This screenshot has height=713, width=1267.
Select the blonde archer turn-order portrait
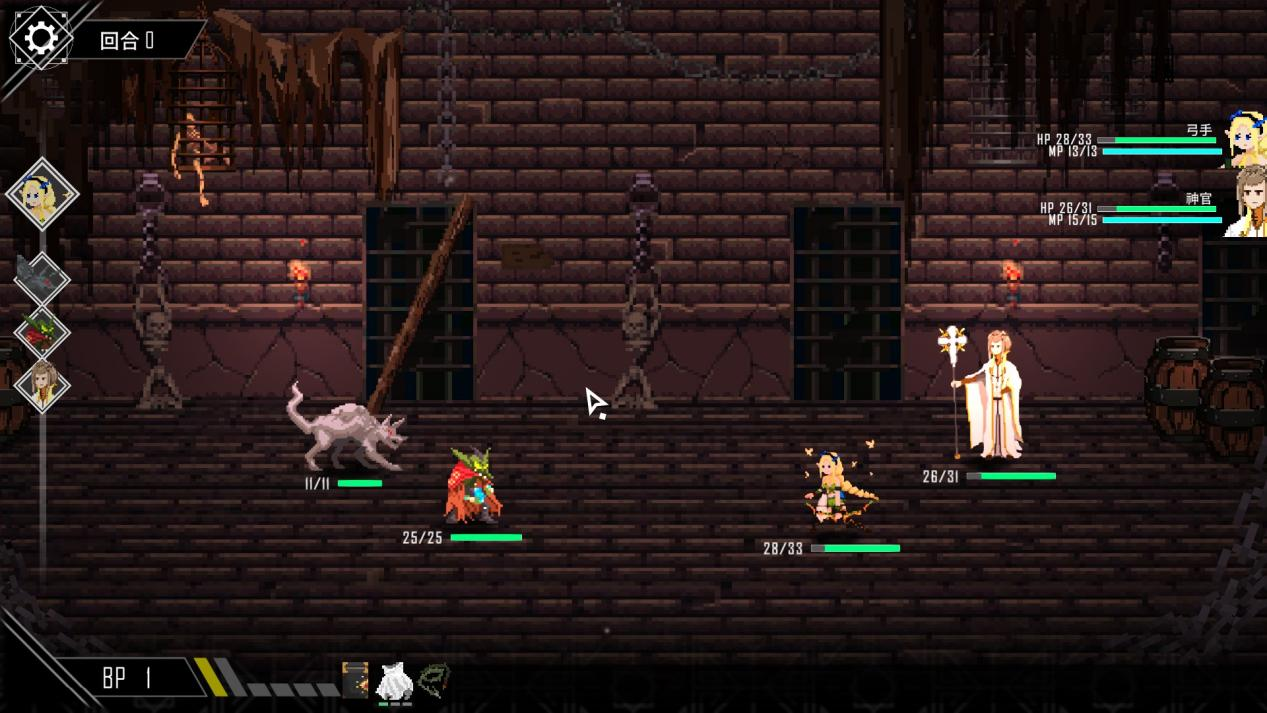point(42,192)
